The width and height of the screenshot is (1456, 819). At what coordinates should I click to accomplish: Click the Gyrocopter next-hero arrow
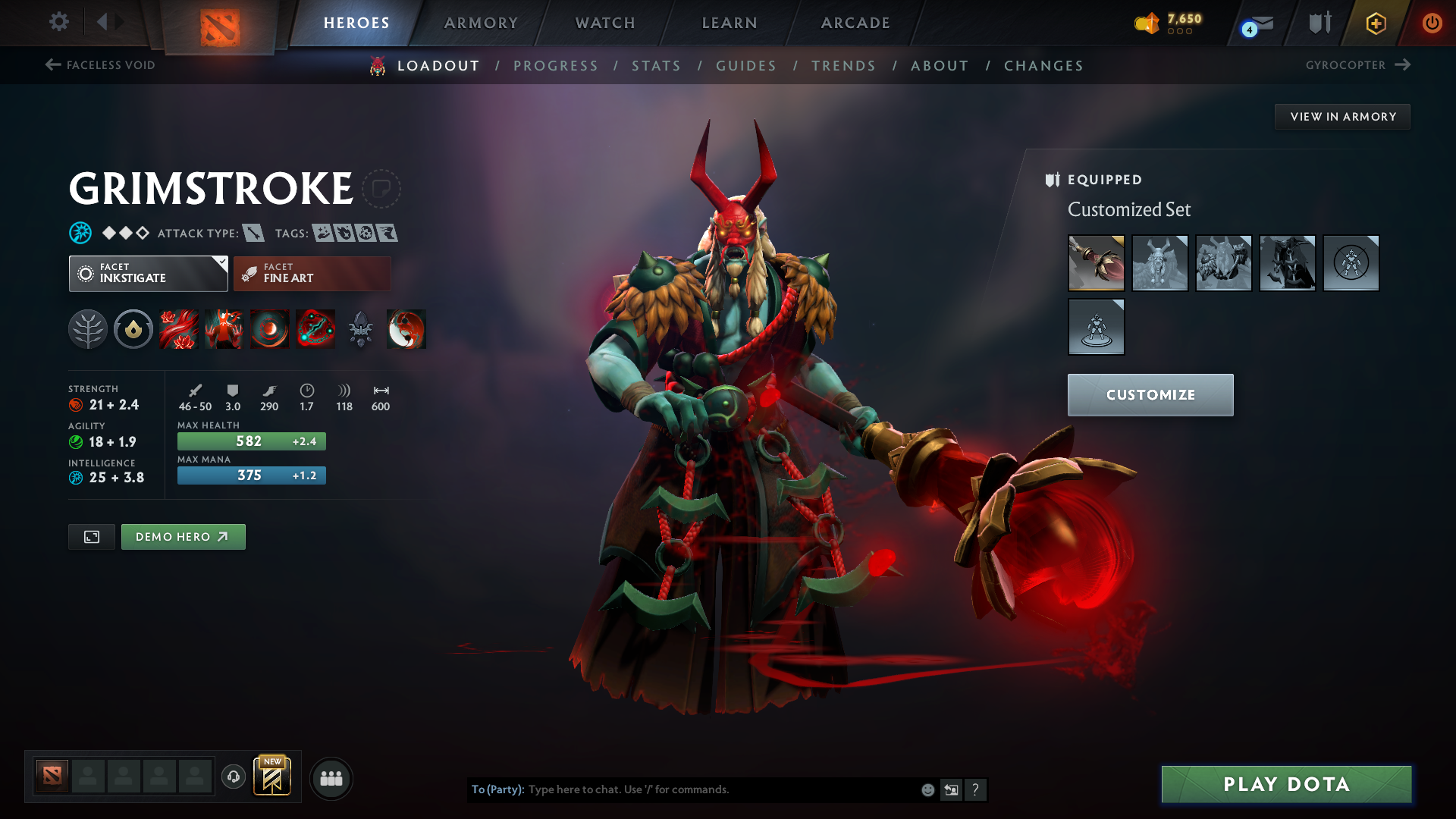1401,65
